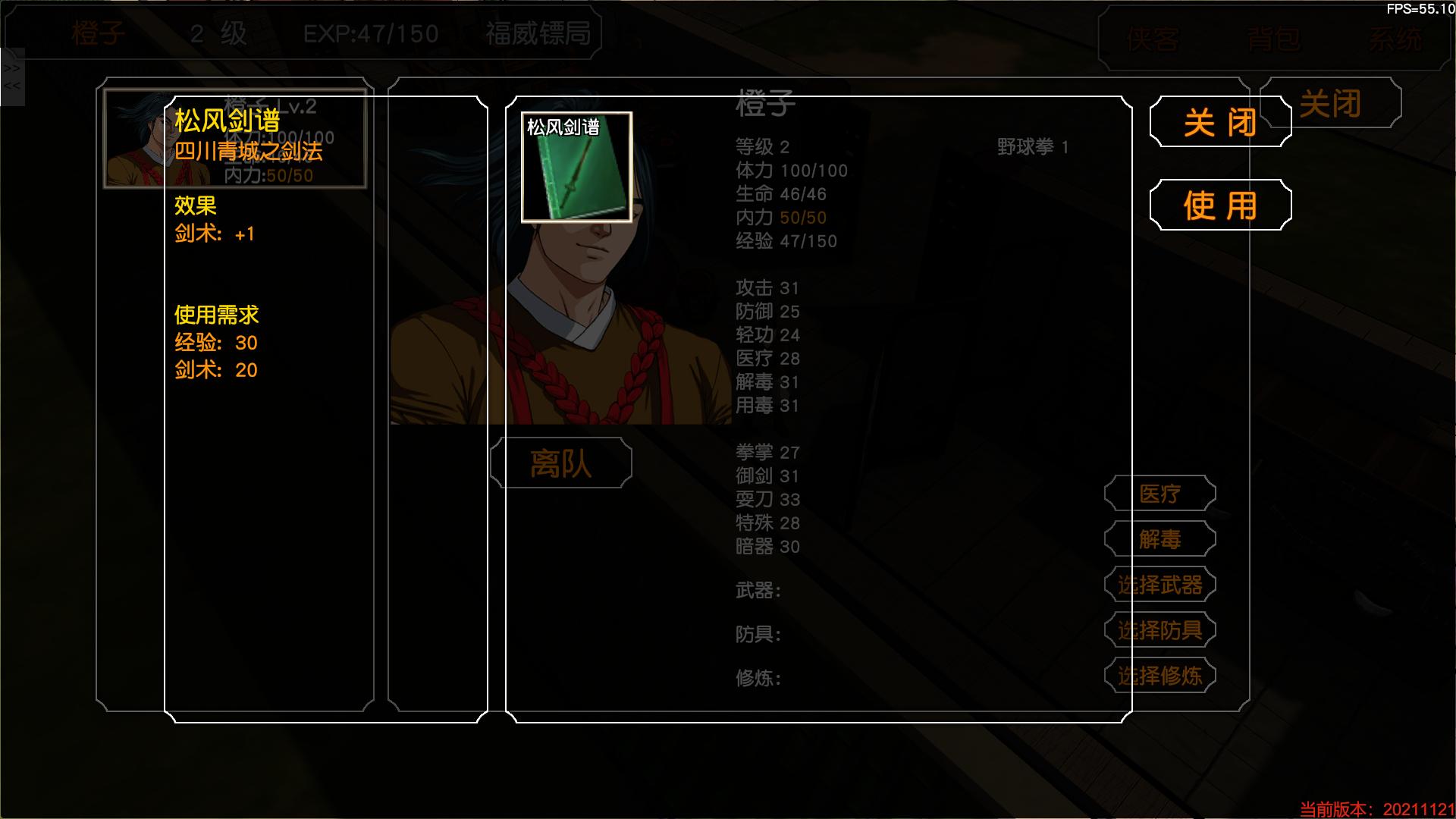1456x819 pixels.
Task: Open 选择防具 armor selection
Action: click(1162, 629)
